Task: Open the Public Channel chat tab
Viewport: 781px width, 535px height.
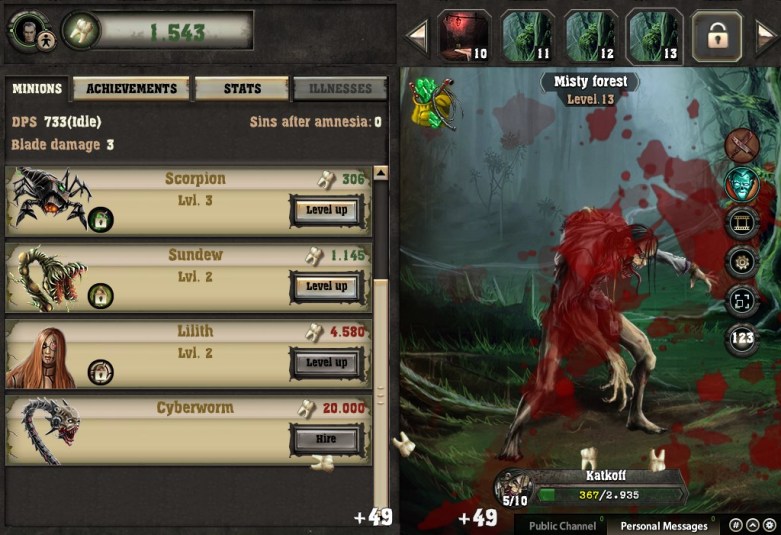Action: click(562, 525)
